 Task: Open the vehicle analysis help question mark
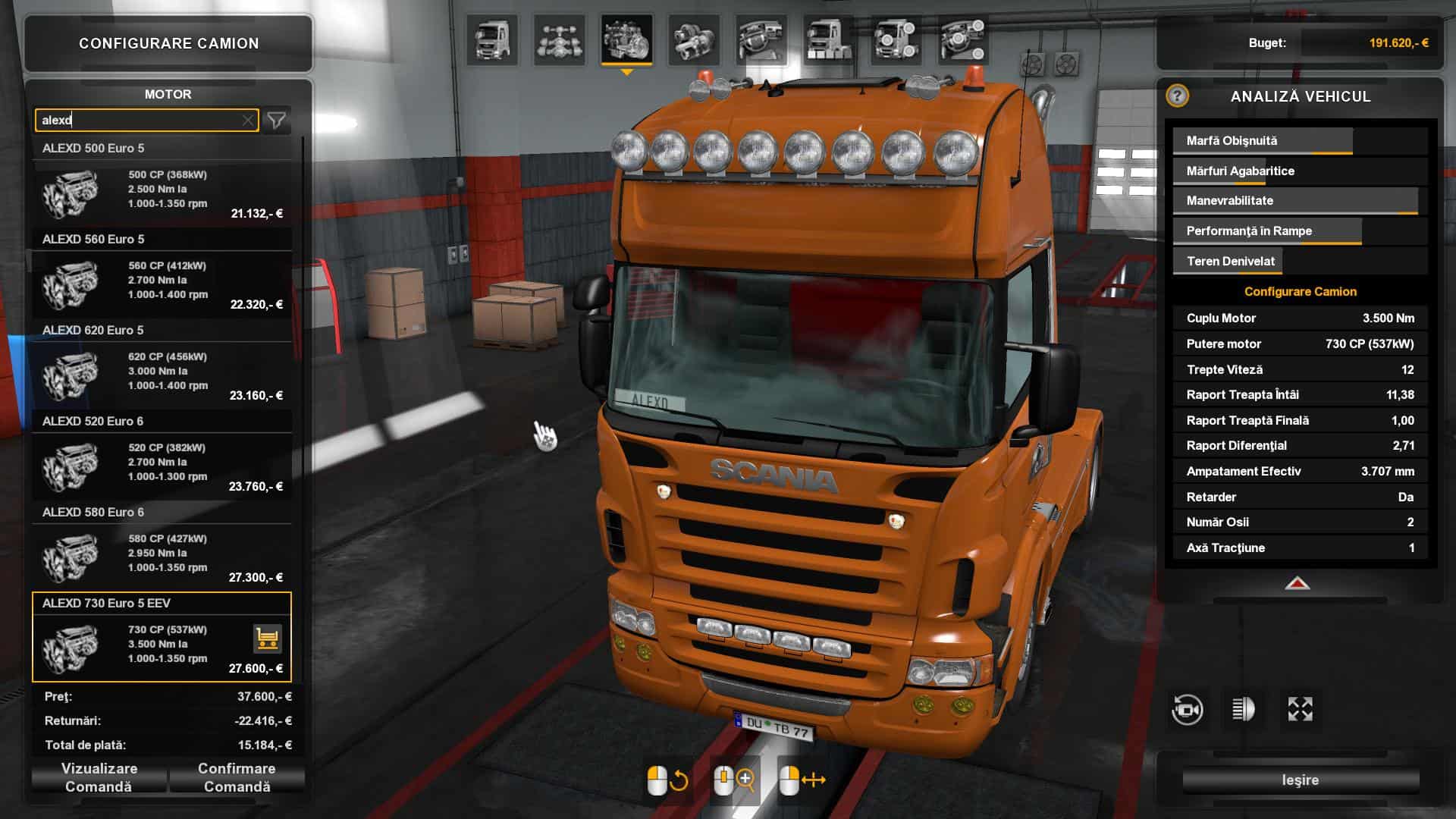click(x=1177, y=96)
